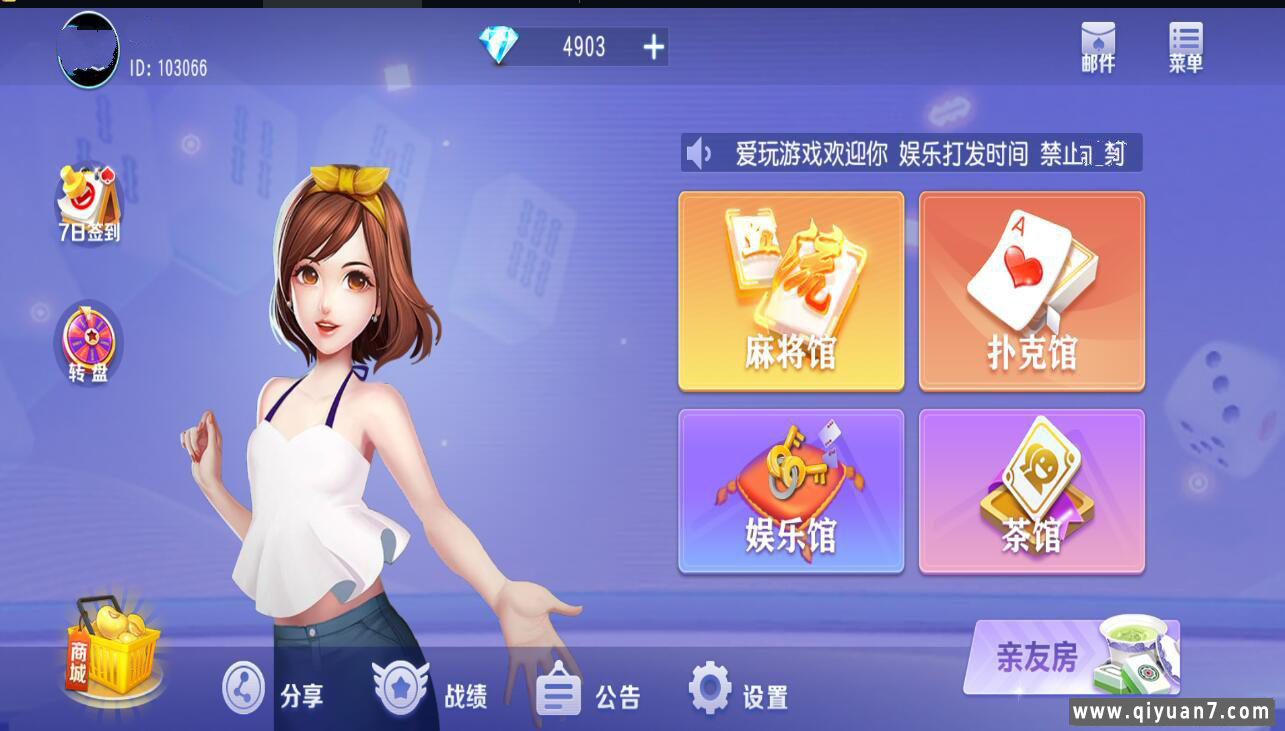The width and height of the screenshot is (1285, 731).
Task: Open the 邮件 mail inbox
Action: (1098, 47)
